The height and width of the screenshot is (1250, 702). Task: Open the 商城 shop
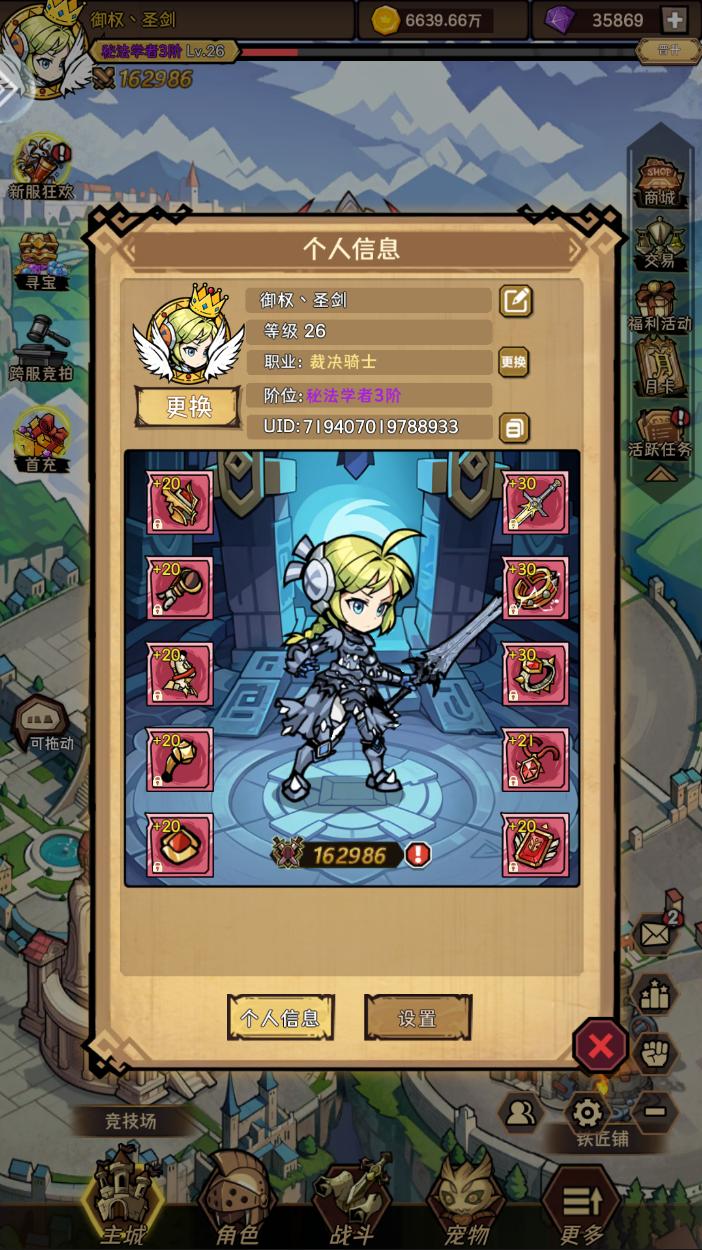coord(659,181)
